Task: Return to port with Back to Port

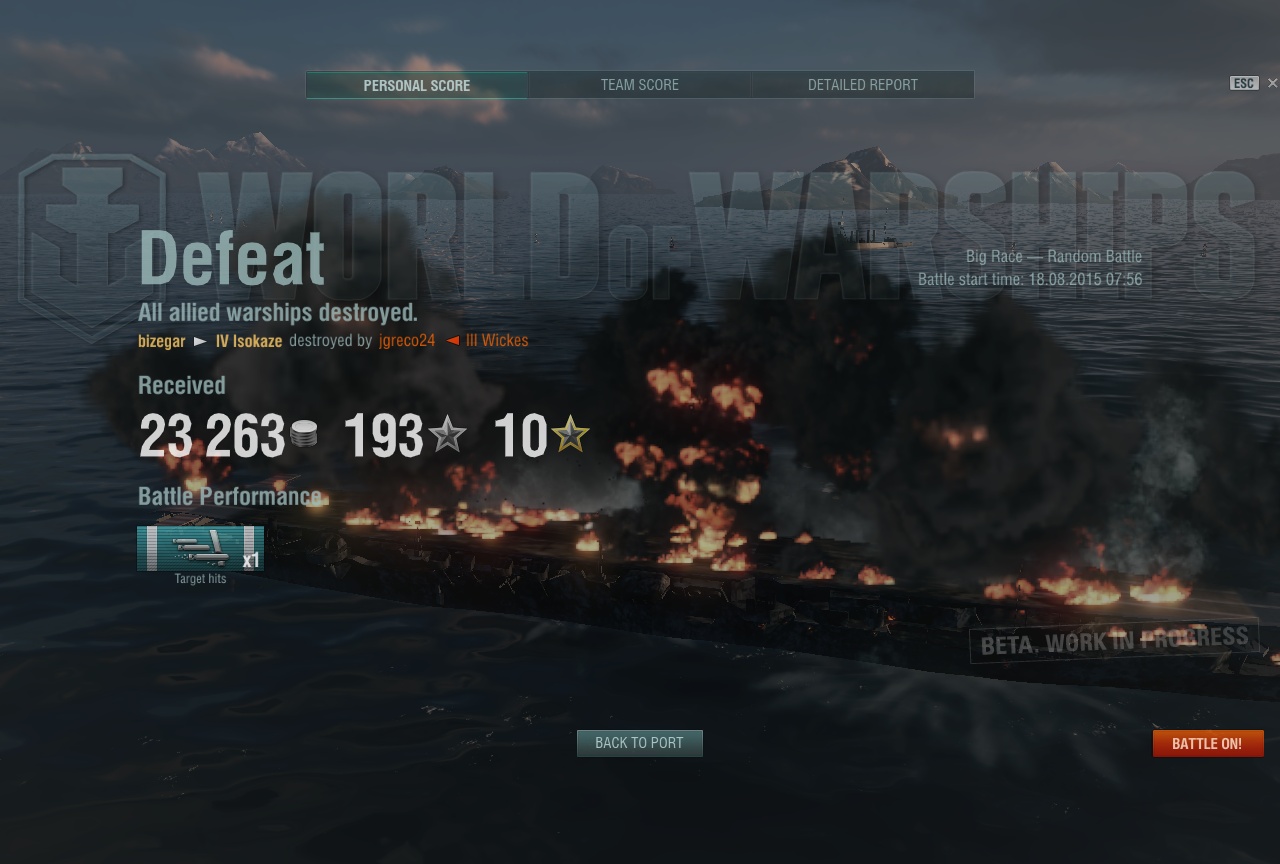Action: tap(639, 743)
